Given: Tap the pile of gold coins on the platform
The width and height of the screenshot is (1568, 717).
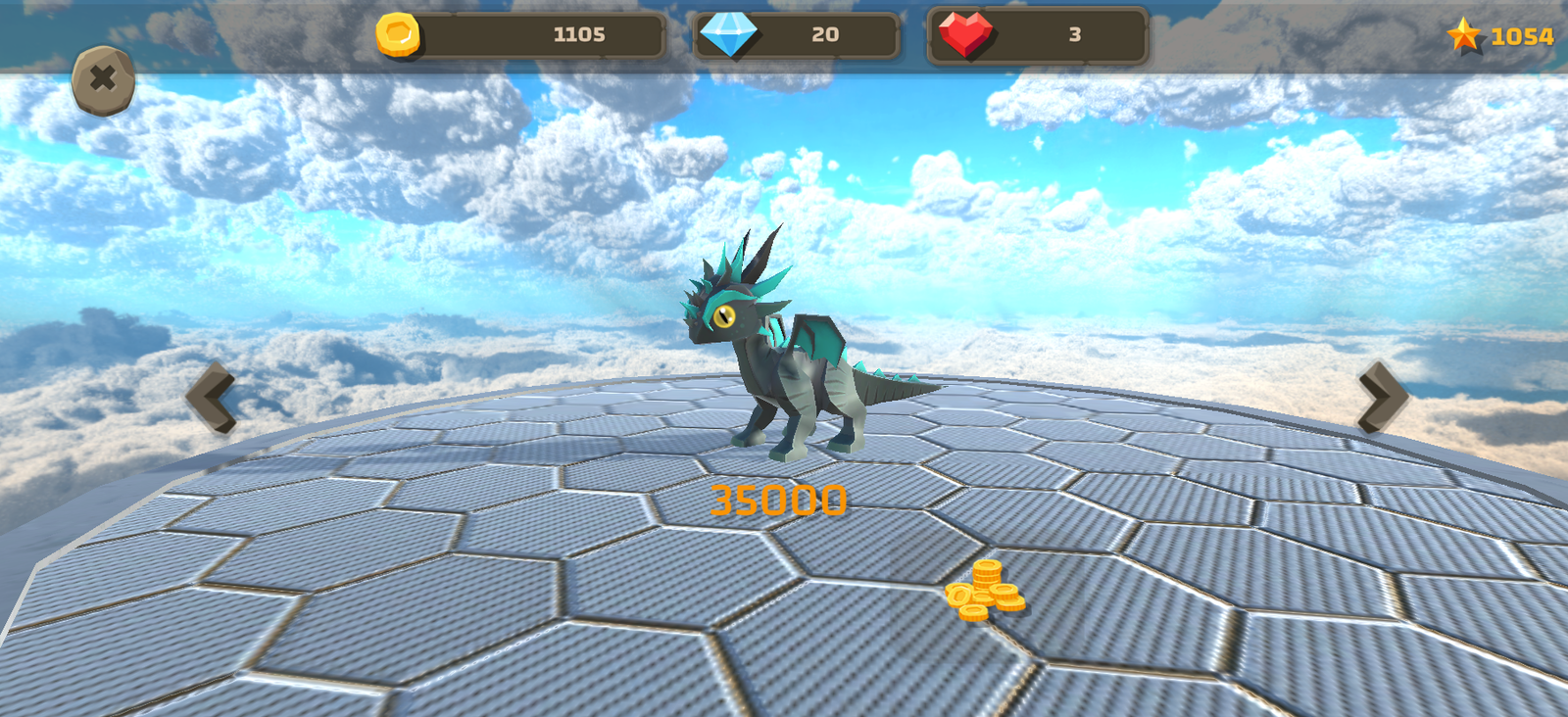Looking at the screenshot, I should click(x=987, y=592).
